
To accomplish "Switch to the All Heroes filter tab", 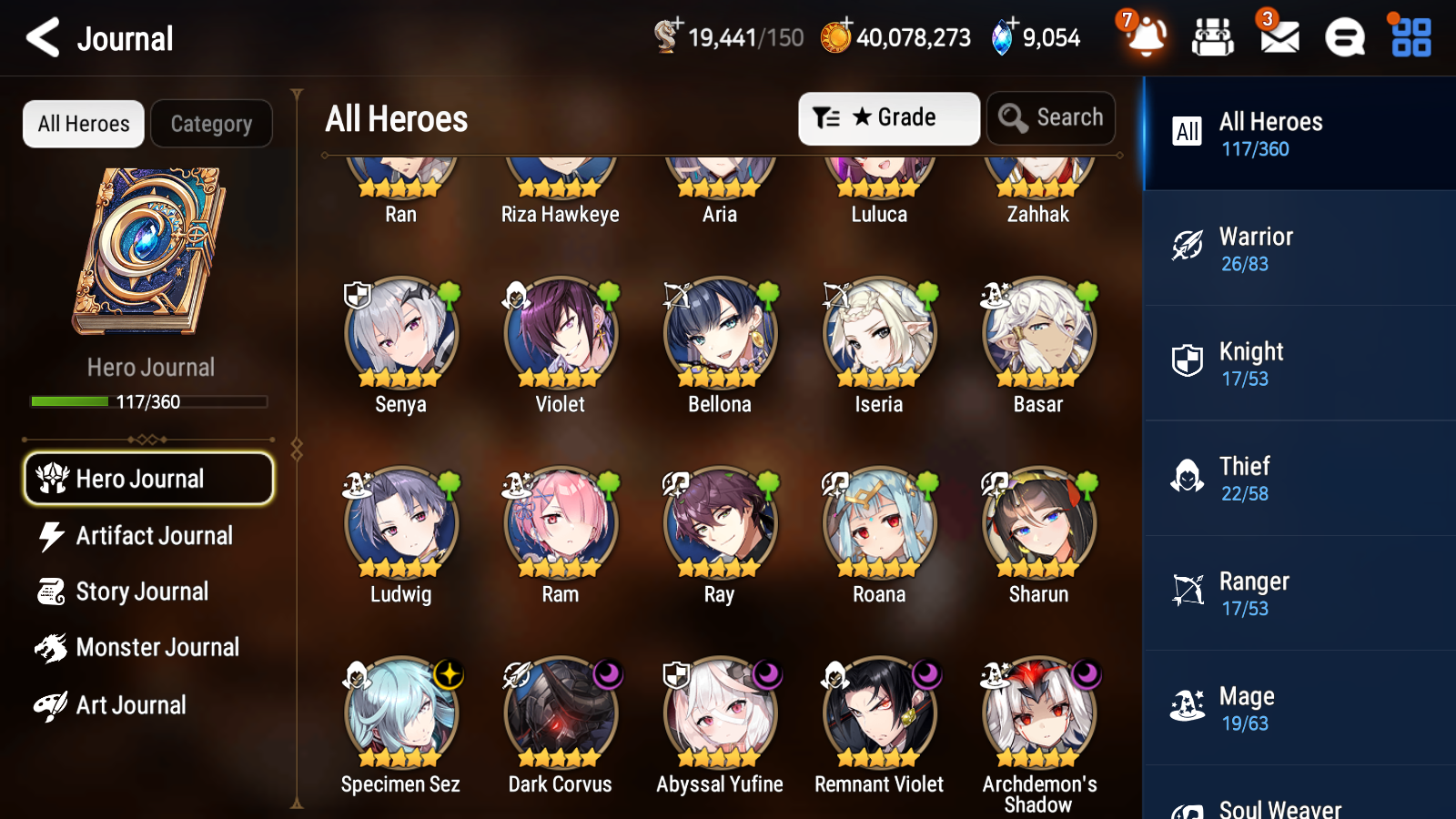I will click(83, 124).
